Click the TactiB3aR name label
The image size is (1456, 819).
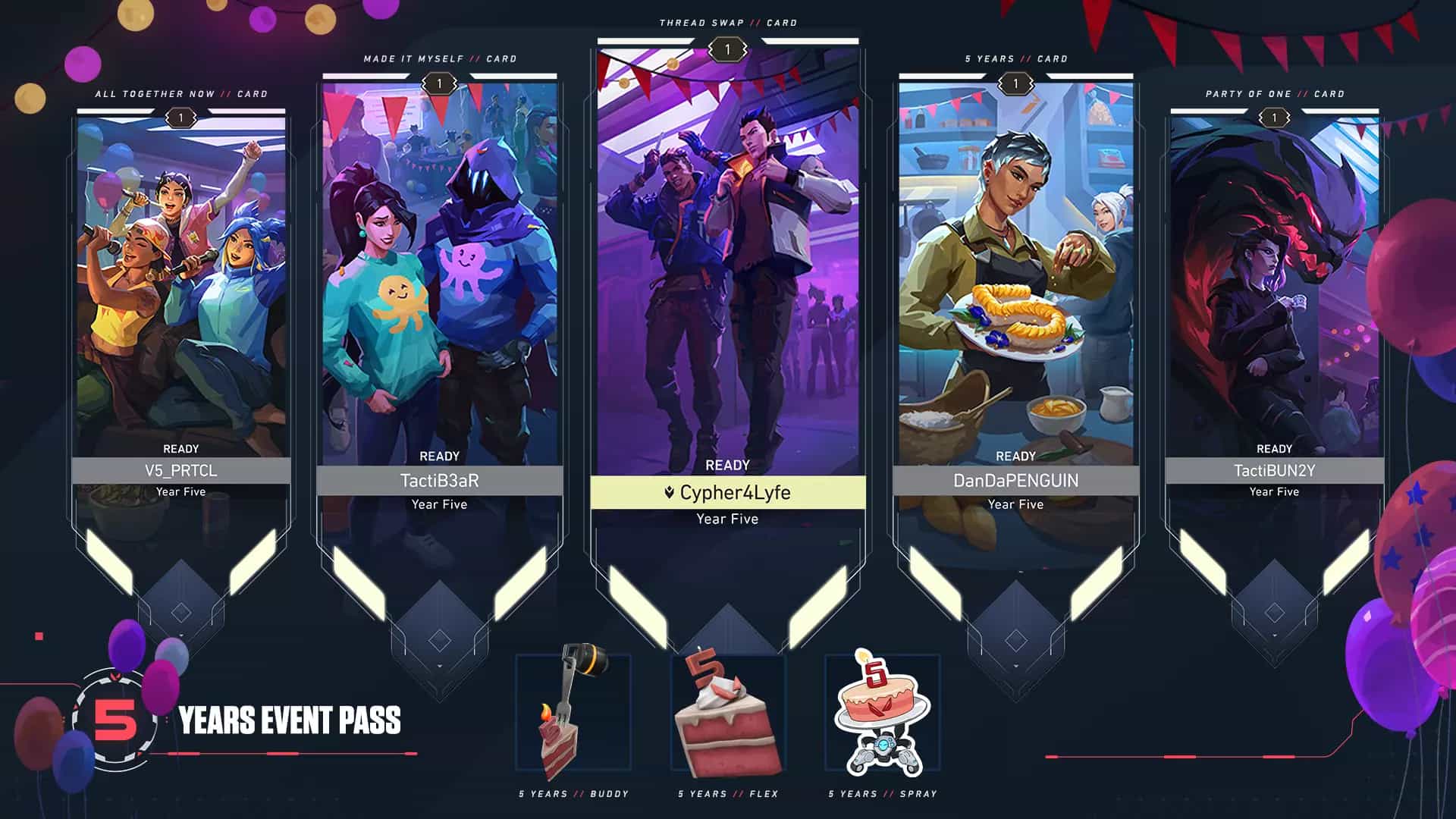[x=438, y=479]
